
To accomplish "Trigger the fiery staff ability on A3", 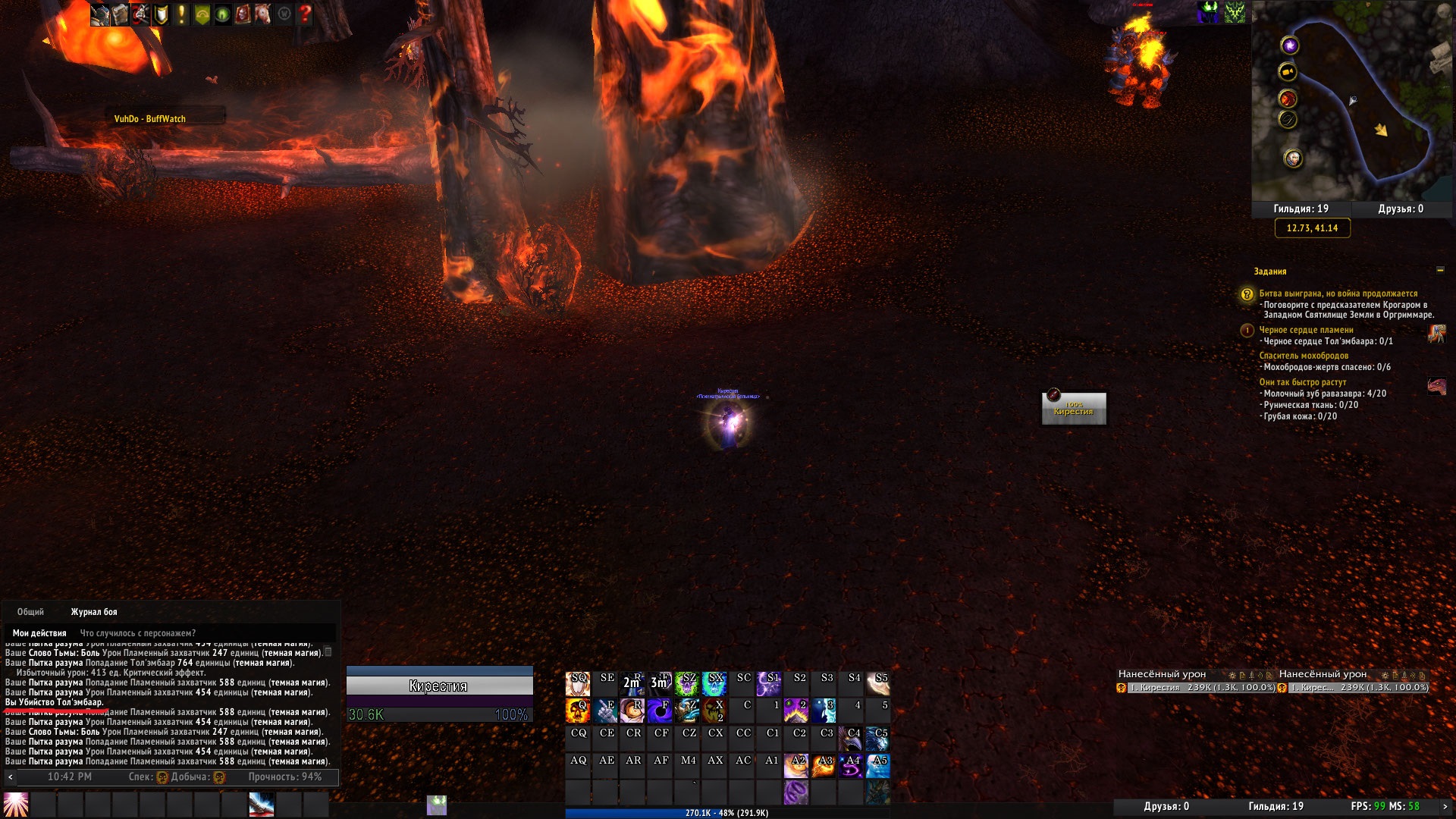I will pos(824,765).
